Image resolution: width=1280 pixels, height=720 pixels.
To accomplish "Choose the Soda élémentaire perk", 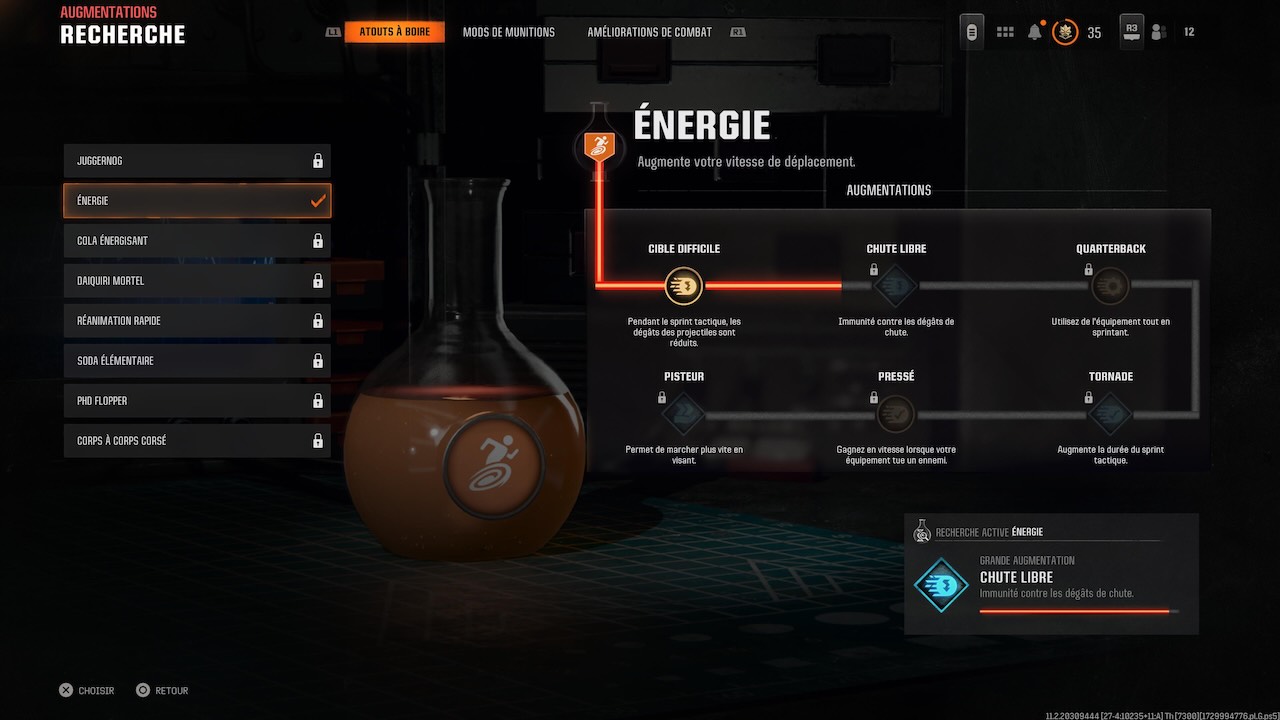I will click(197, 361).
